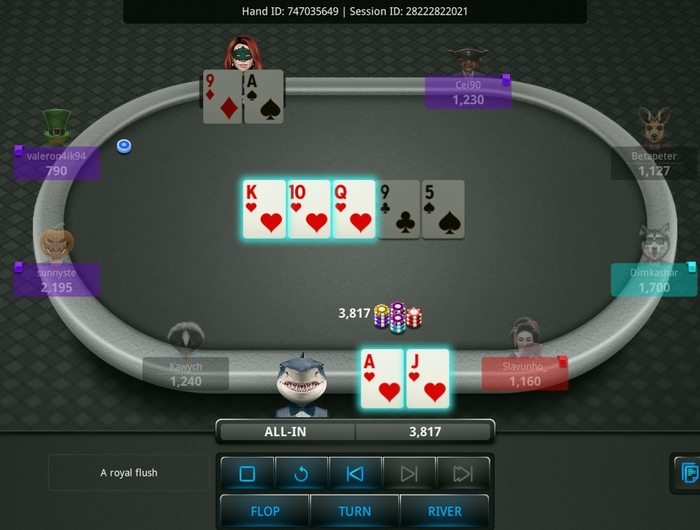
Task: Select player Slavunho's name panel
Action: 524,374
